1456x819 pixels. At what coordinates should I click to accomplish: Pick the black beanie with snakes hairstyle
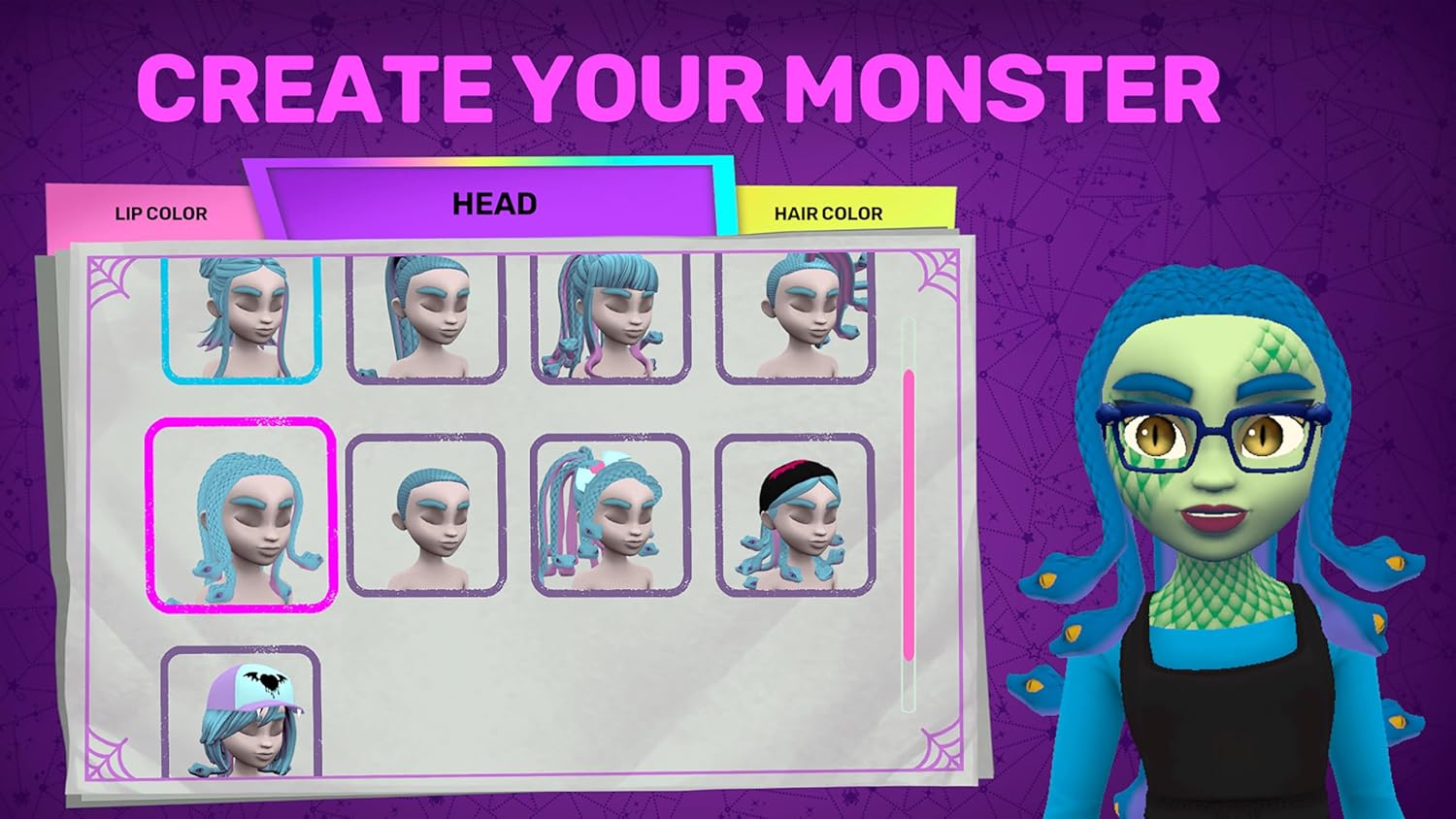tap(796, 514)
